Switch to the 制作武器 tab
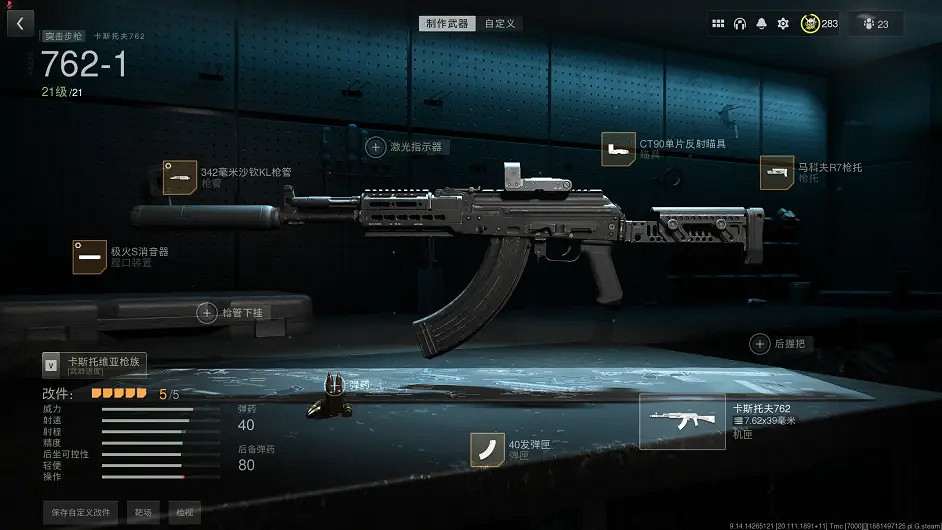Image resolution: width=942 pixels, height=530 pixels. pyautogui.click(x=447, y=23)
